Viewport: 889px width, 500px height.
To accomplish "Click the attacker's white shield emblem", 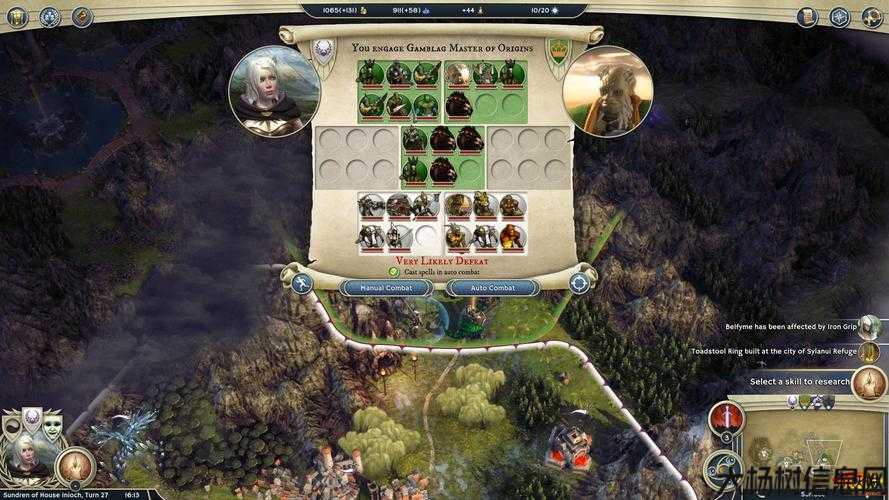I will [325, 50].
